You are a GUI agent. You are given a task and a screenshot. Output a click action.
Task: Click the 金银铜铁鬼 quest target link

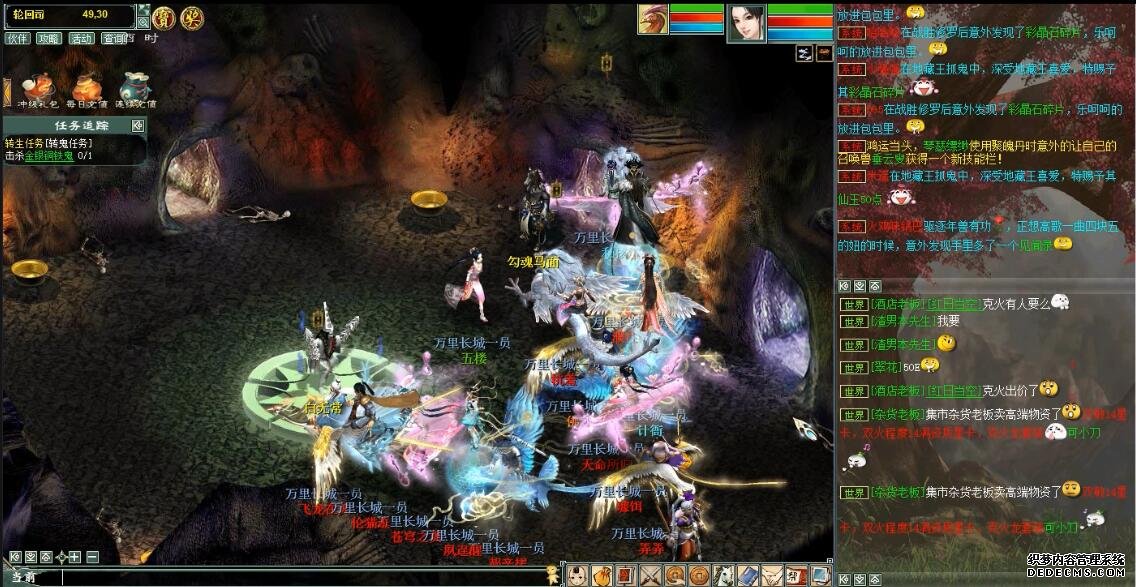pyautogui.click(x=49, y=156)
